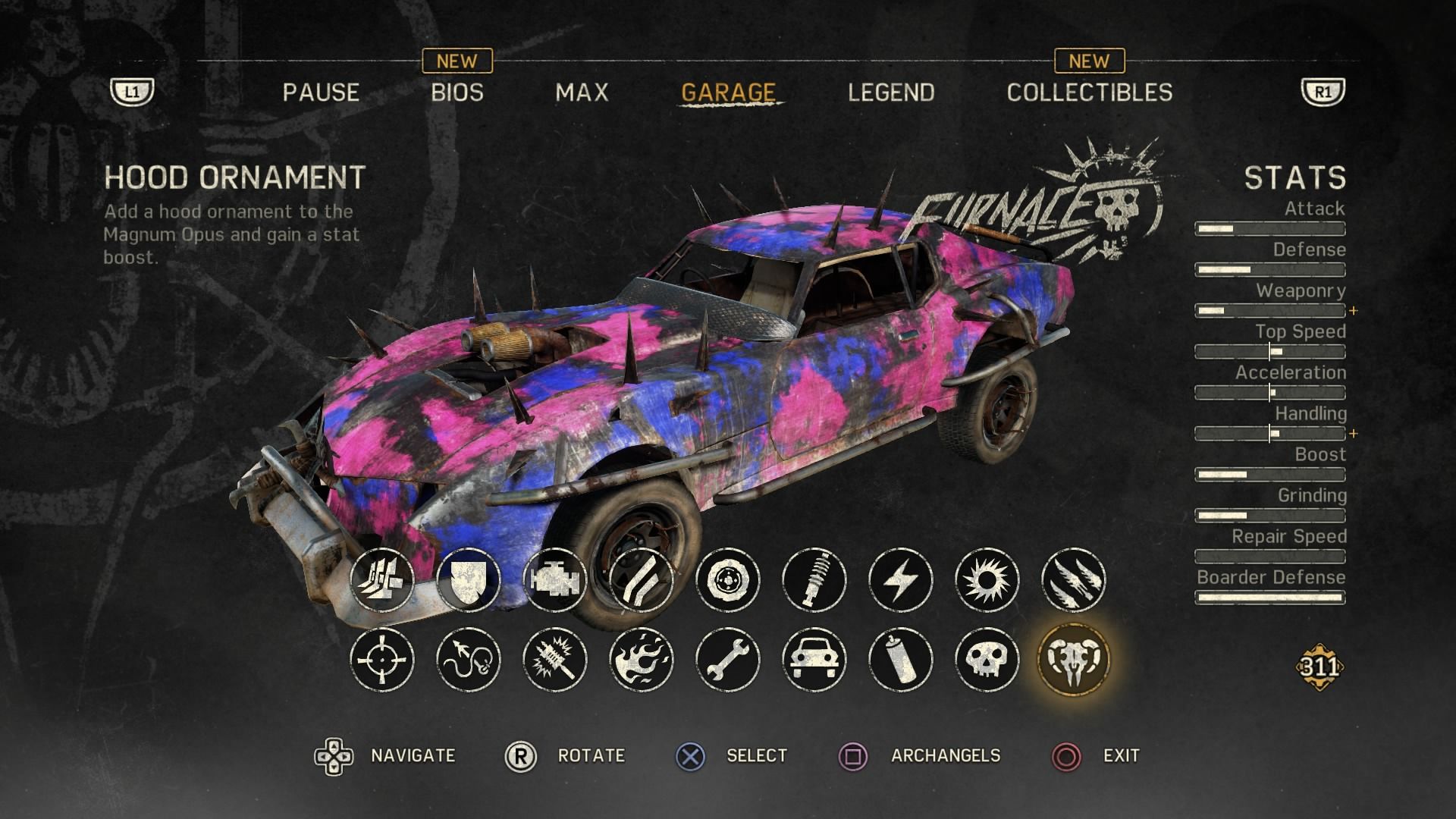Open the tire upgrade category

[x=728, y=581]
